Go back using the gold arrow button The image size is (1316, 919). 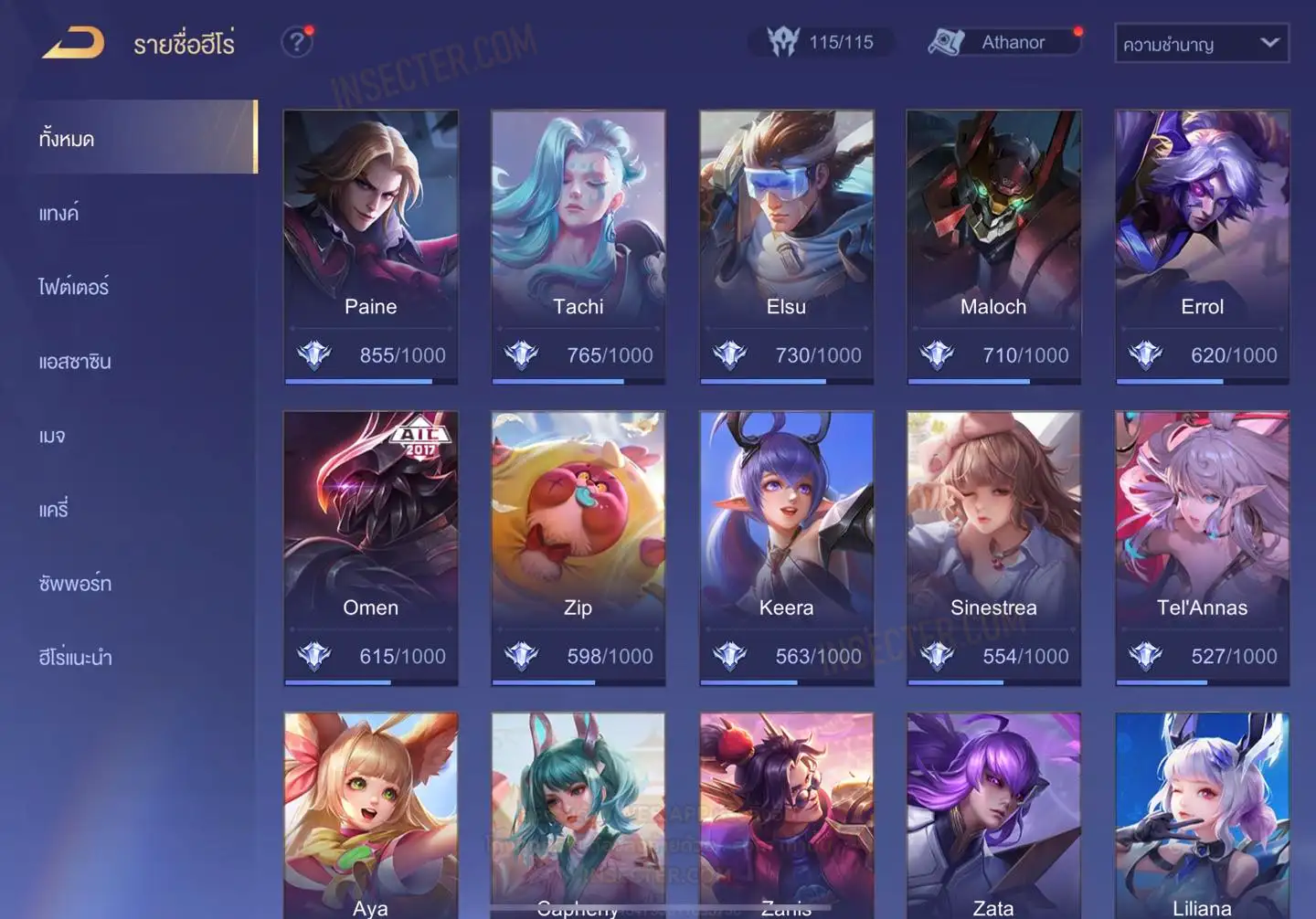73,43
